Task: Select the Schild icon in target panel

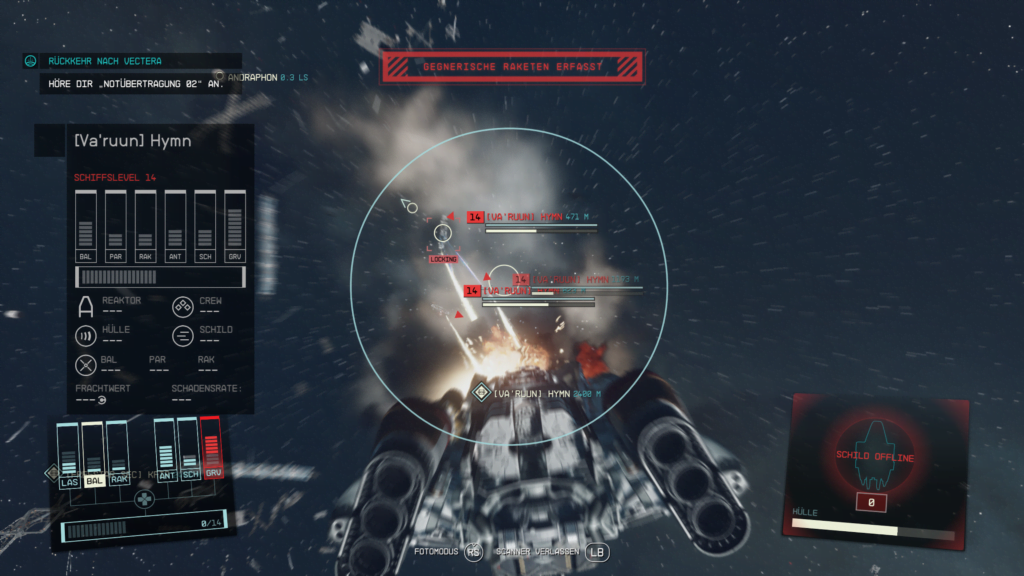Action: (x=183, y=335)
